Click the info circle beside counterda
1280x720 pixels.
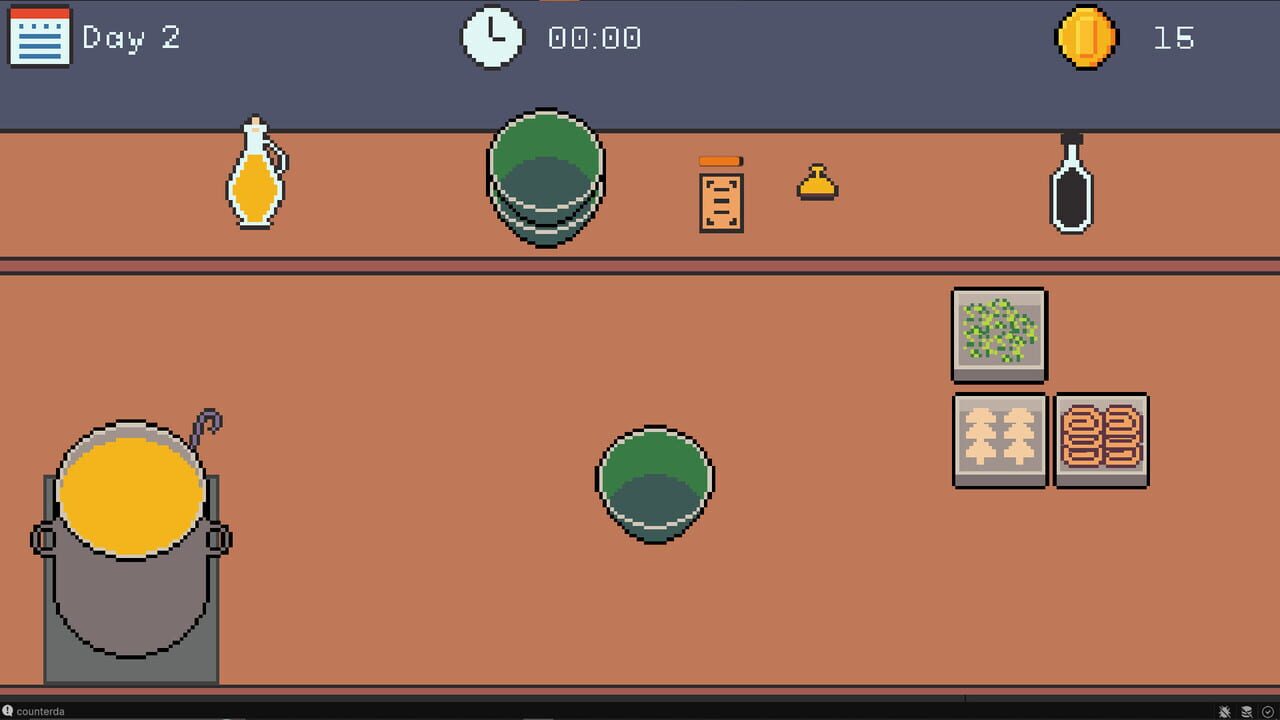pyautogui.click(x=8, y=711)
